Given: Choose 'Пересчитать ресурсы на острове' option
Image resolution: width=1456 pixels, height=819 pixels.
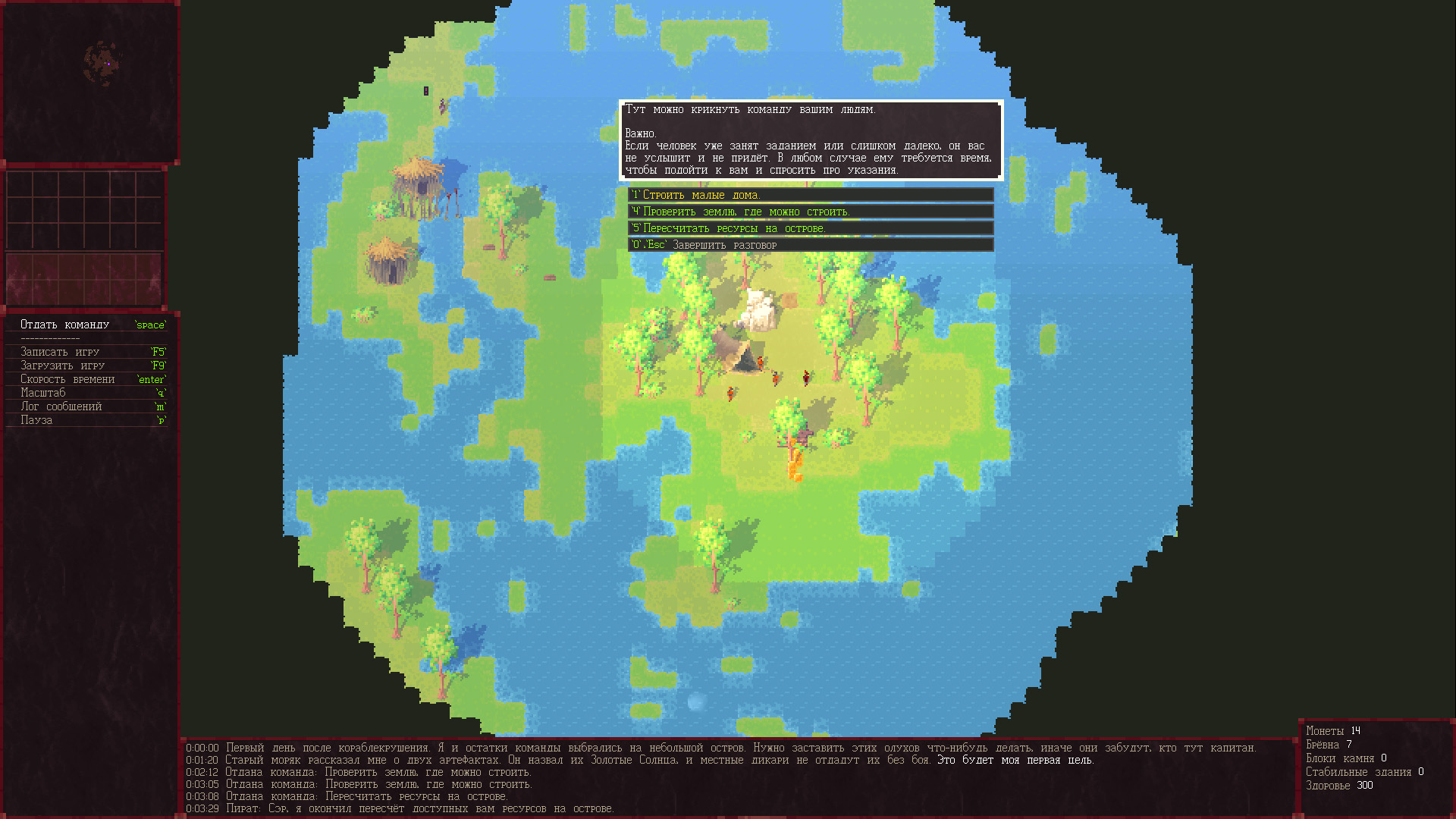Looking at the screenshot, I should click(810, 228).
